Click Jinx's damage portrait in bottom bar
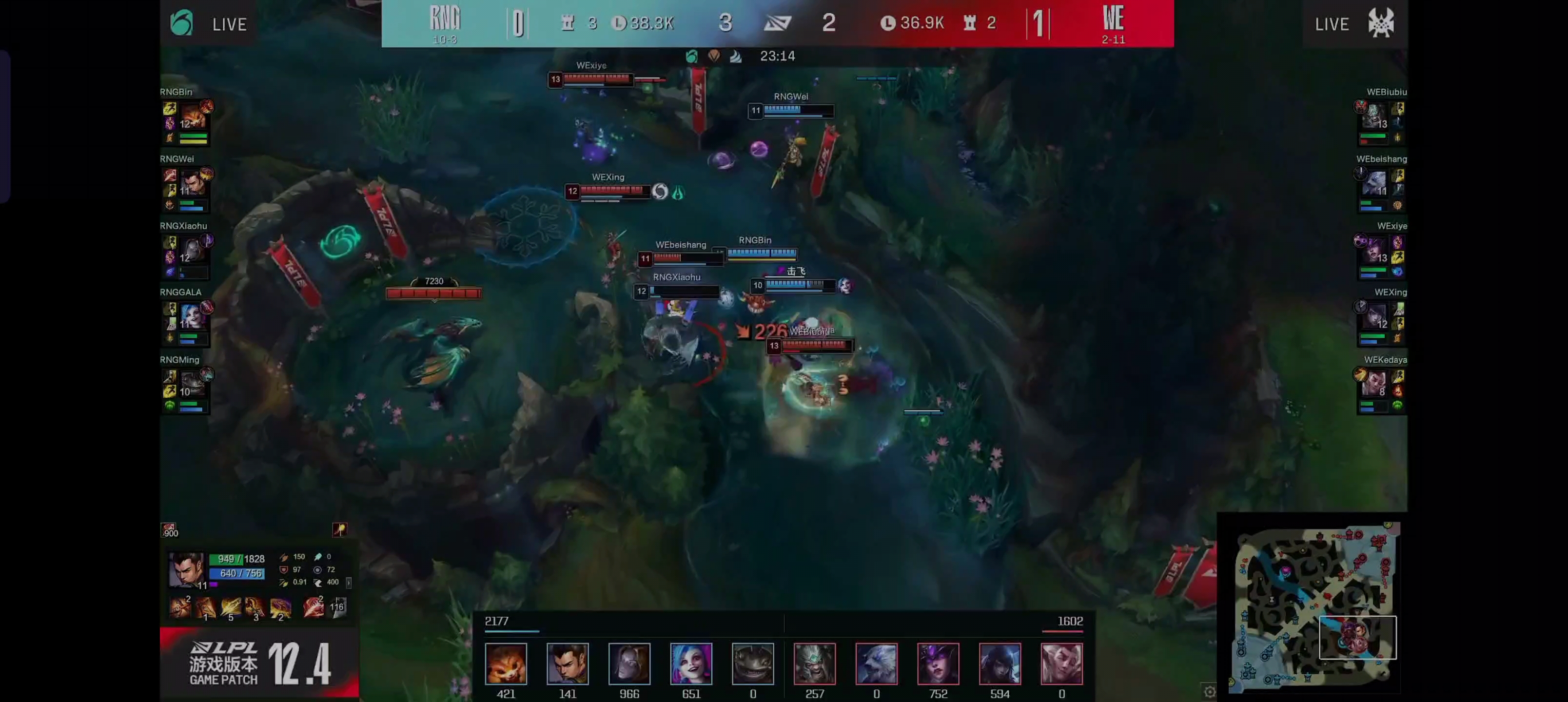This screenshot has height=702, width=1568. [691, 663]
